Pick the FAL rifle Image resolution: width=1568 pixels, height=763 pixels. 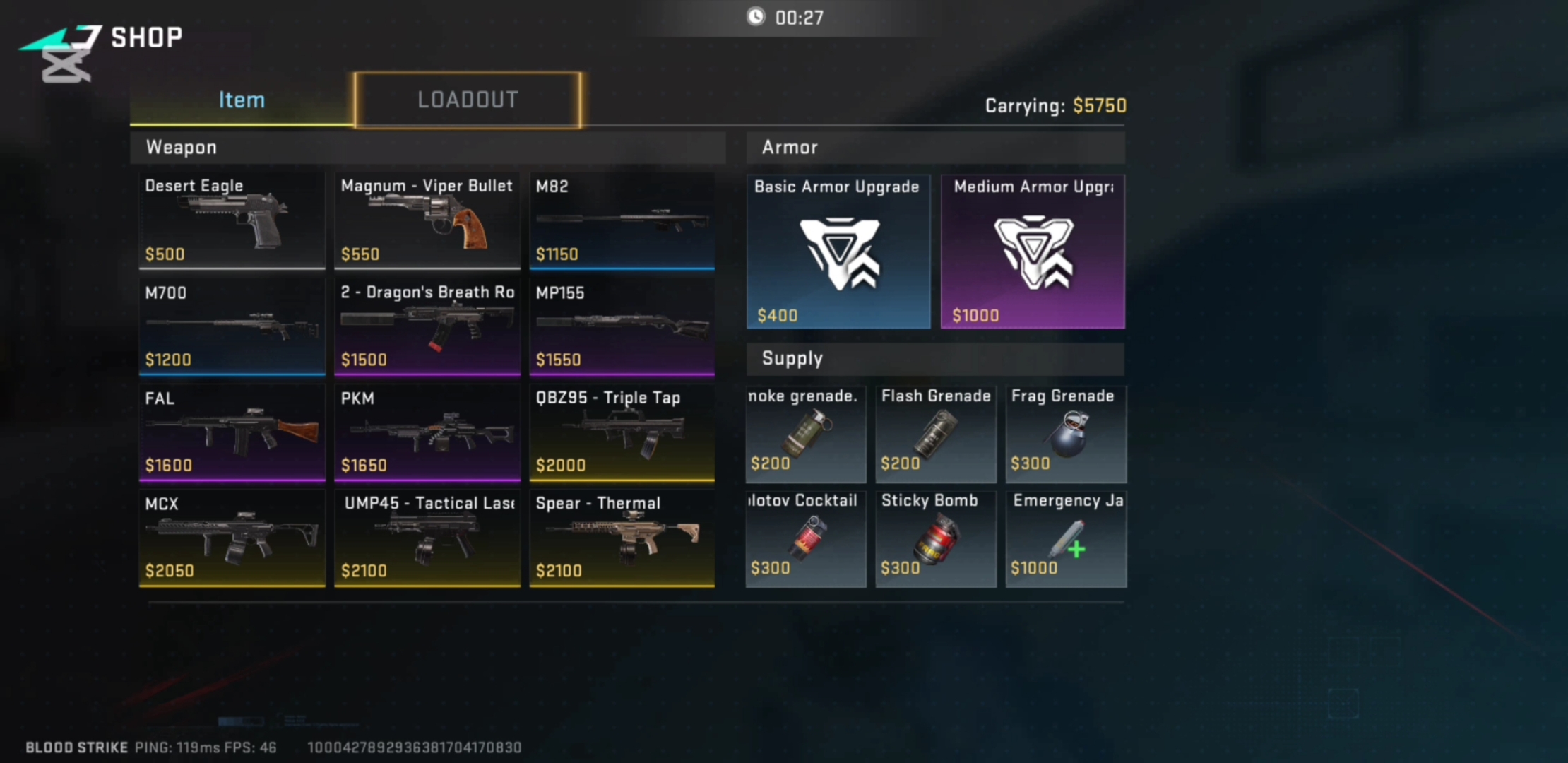click(x=232, y=432)
